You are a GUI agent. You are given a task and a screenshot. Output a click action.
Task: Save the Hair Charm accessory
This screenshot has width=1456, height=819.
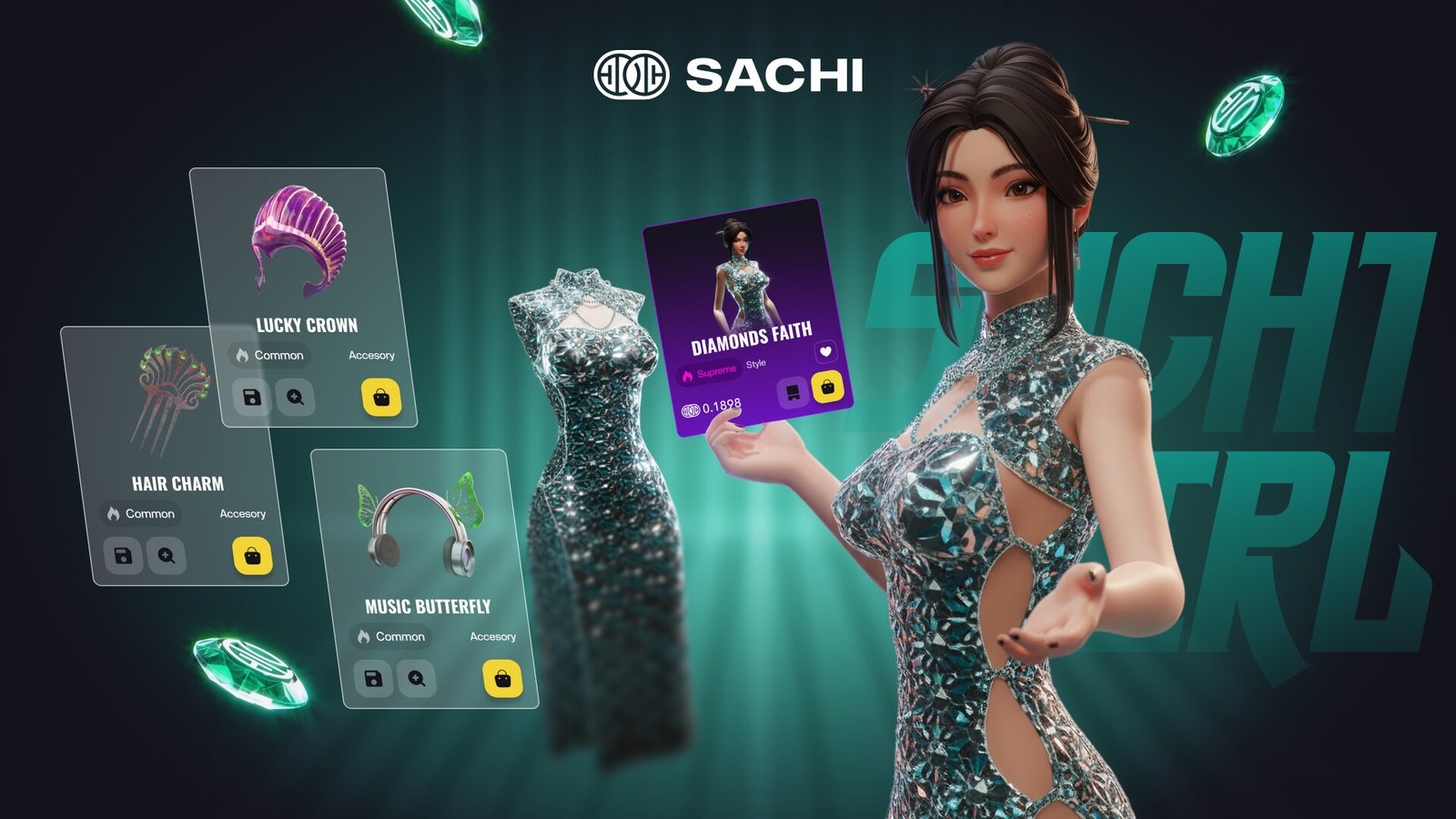tap(123, 556)
